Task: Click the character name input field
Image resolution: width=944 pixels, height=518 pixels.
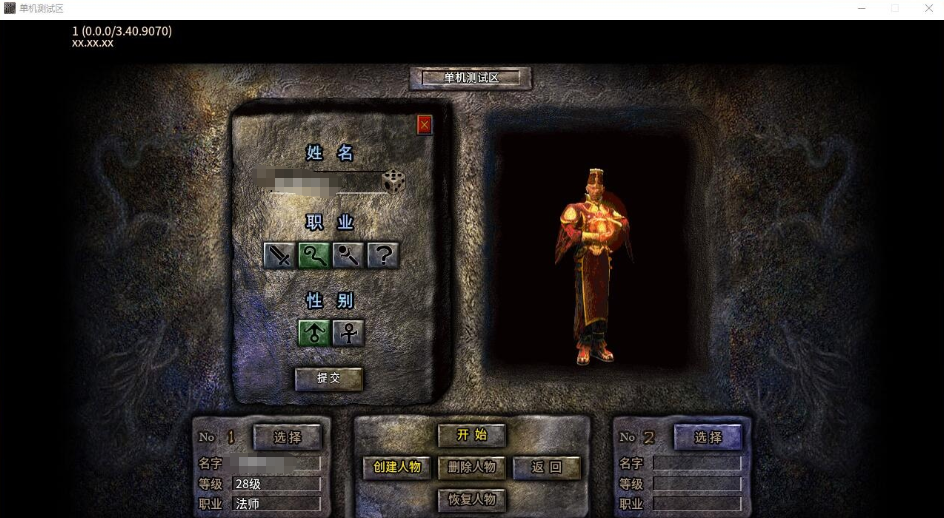Action: (316, 182)
